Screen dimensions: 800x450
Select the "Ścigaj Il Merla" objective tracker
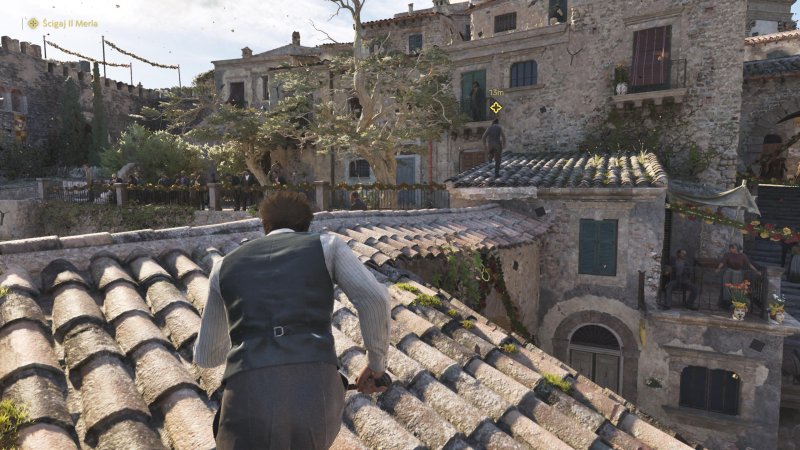tap(62, 23)
